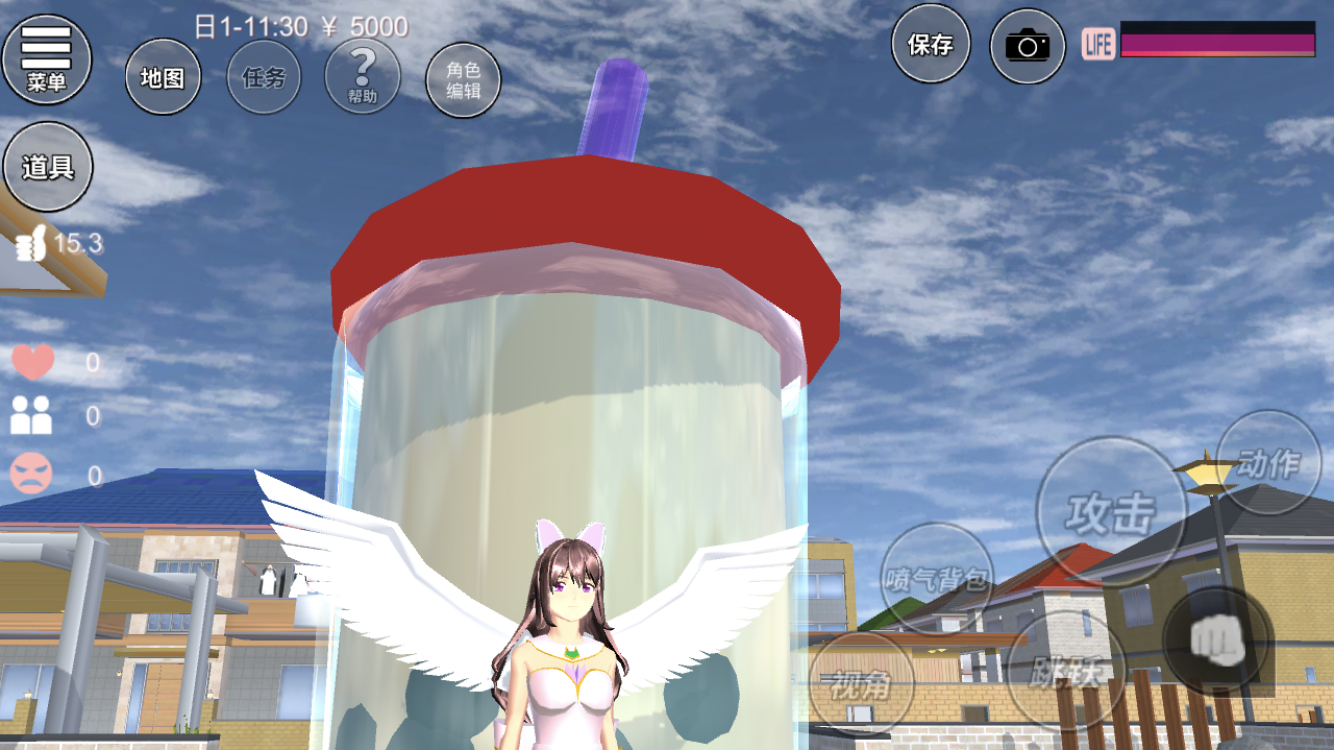Open the 地图 map screen
The image size is (1334, 750).
[x=162, y=77]
